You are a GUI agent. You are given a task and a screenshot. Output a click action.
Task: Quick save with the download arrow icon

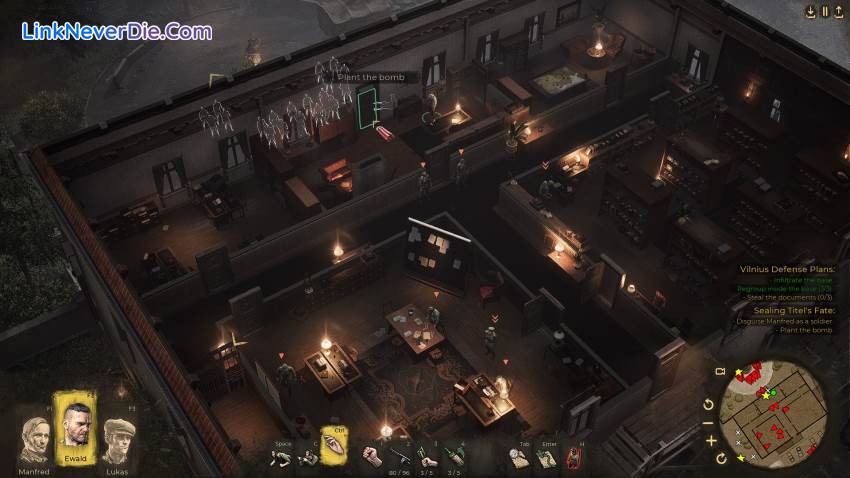point(810,11)
